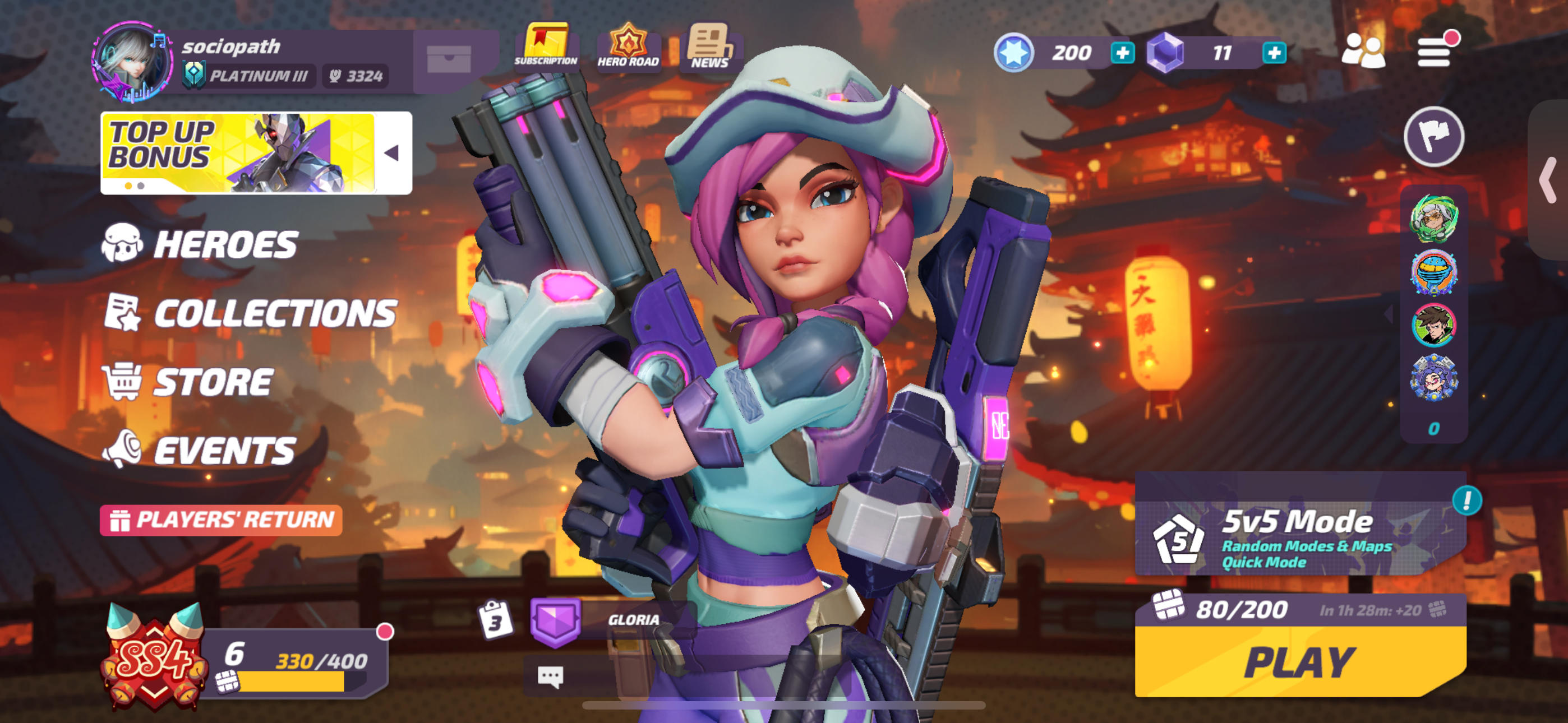View the Top Up Bonus banner
The height and width of the screenshot is (723, 1568).
237,153
